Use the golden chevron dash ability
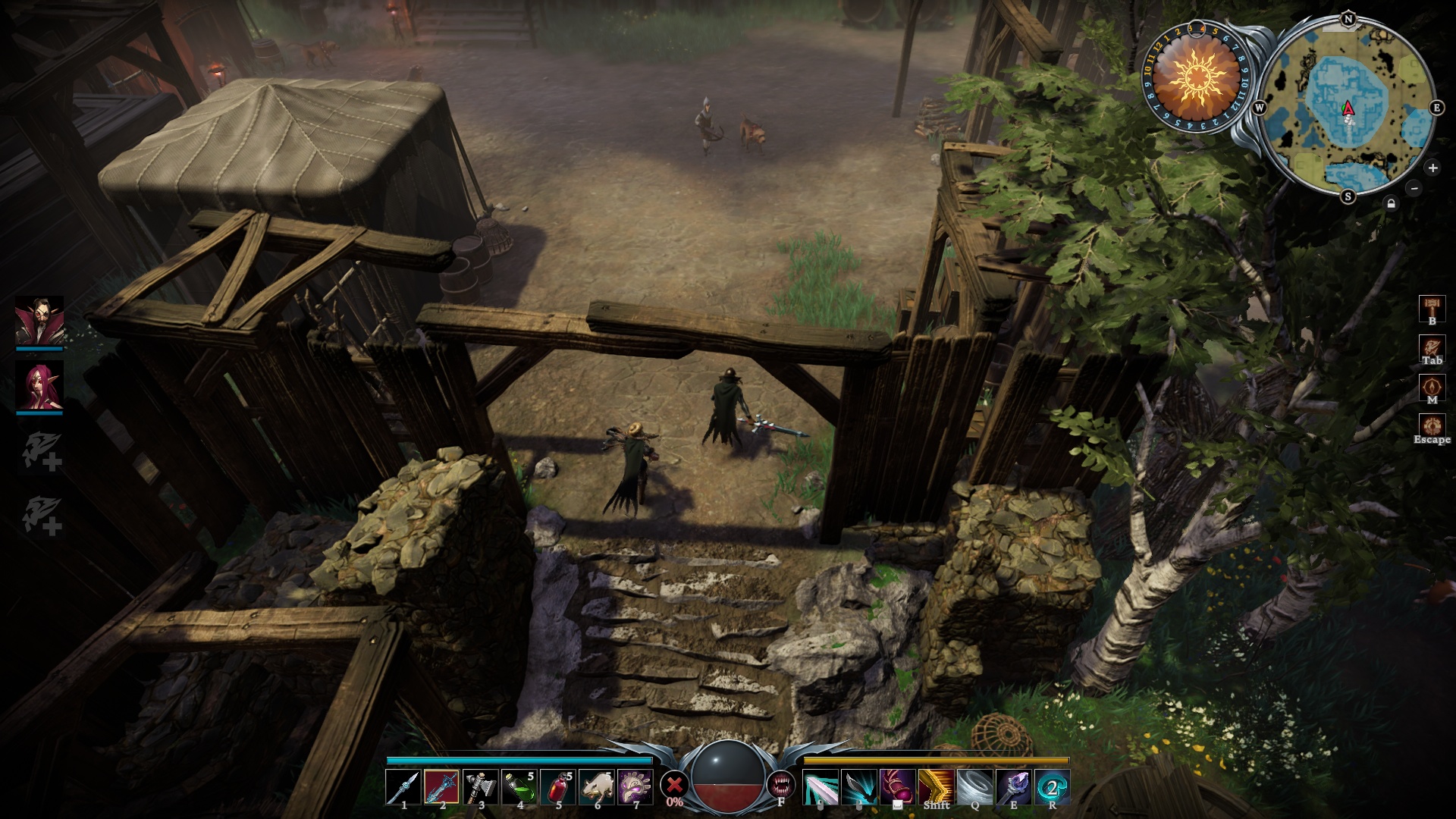 pos(937,786)
